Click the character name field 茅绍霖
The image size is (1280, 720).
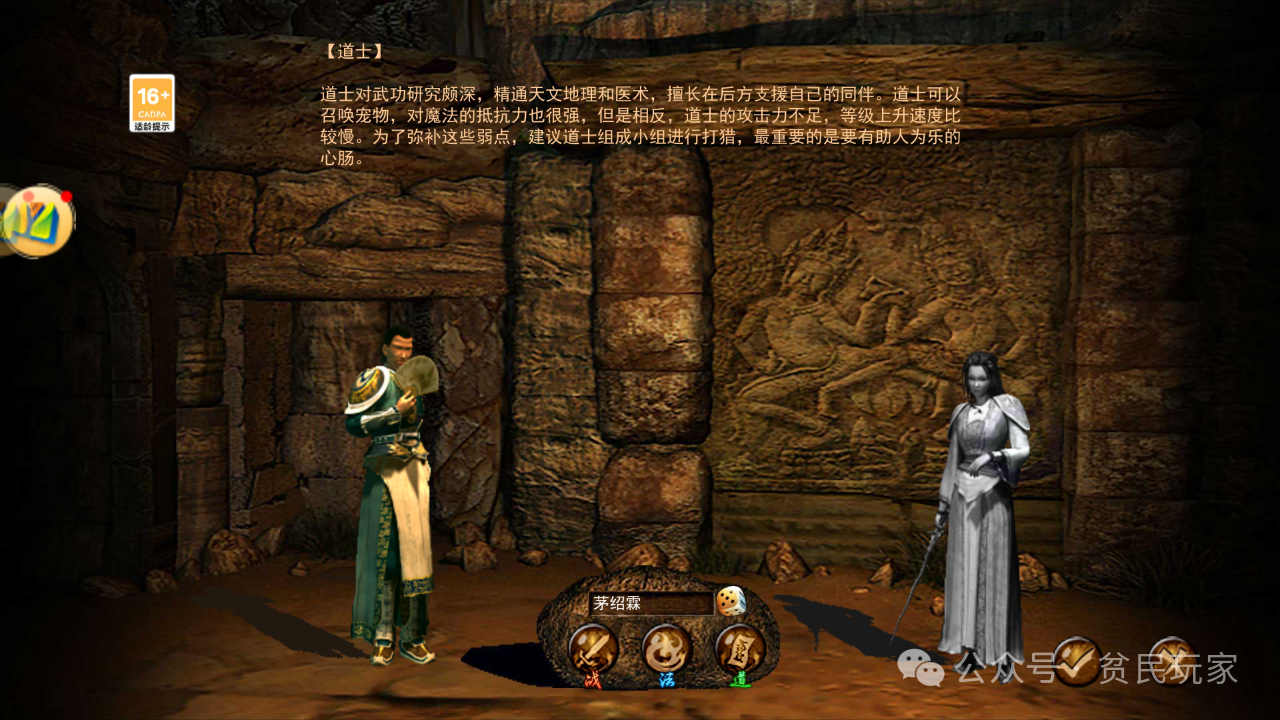[650, 603]
